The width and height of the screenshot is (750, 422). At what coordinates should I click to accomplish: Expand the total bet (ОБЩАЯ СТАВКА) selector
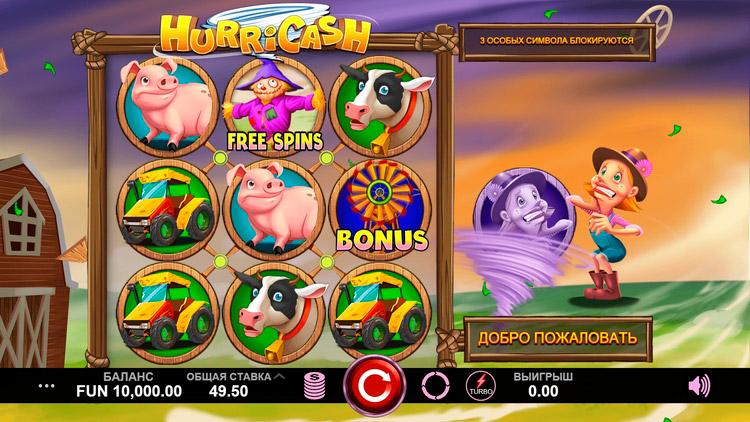[x=278, y=377]
